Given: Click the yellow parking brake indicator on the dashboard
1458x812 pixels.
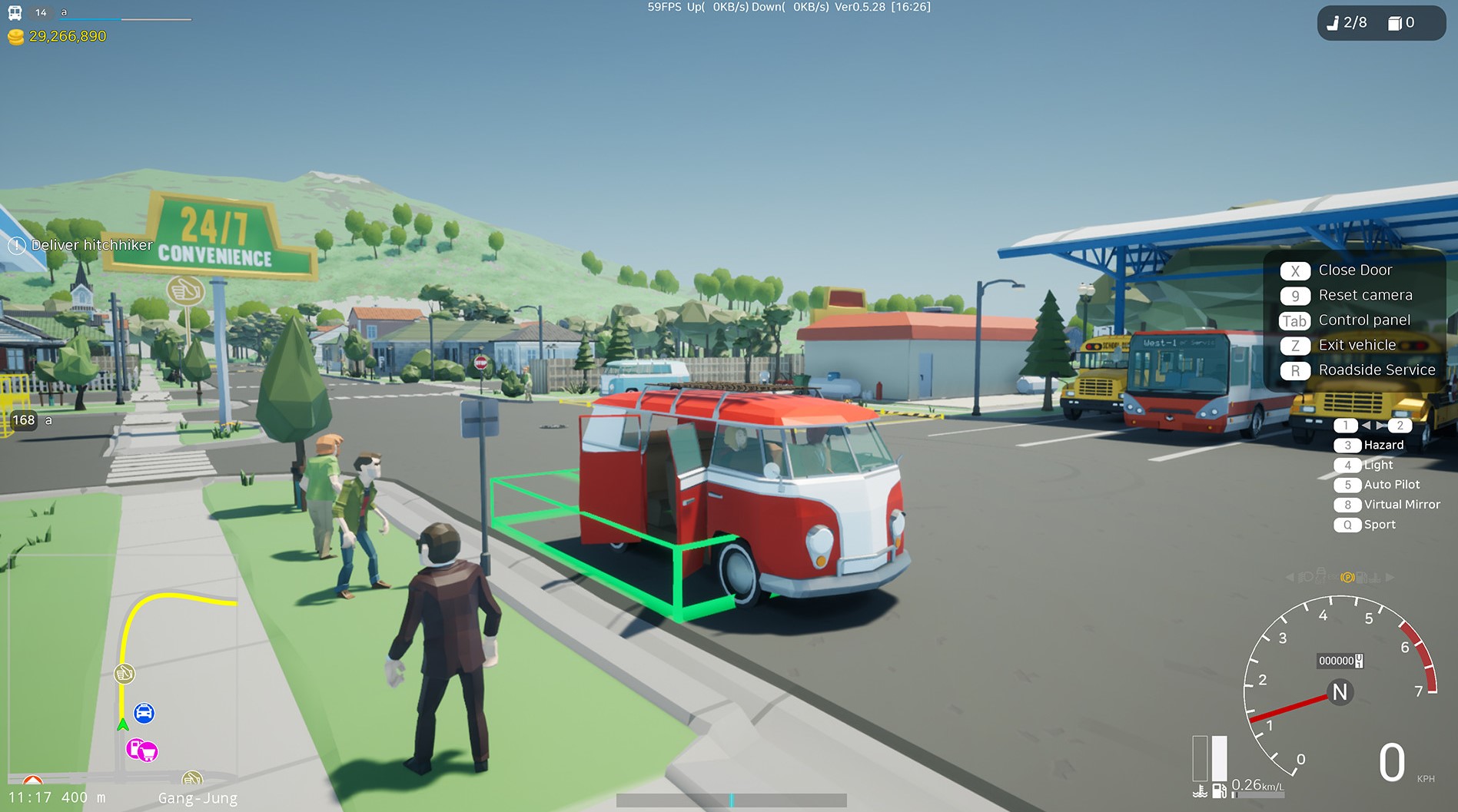Looking at the screenshot, I should tap(1347, 578).
